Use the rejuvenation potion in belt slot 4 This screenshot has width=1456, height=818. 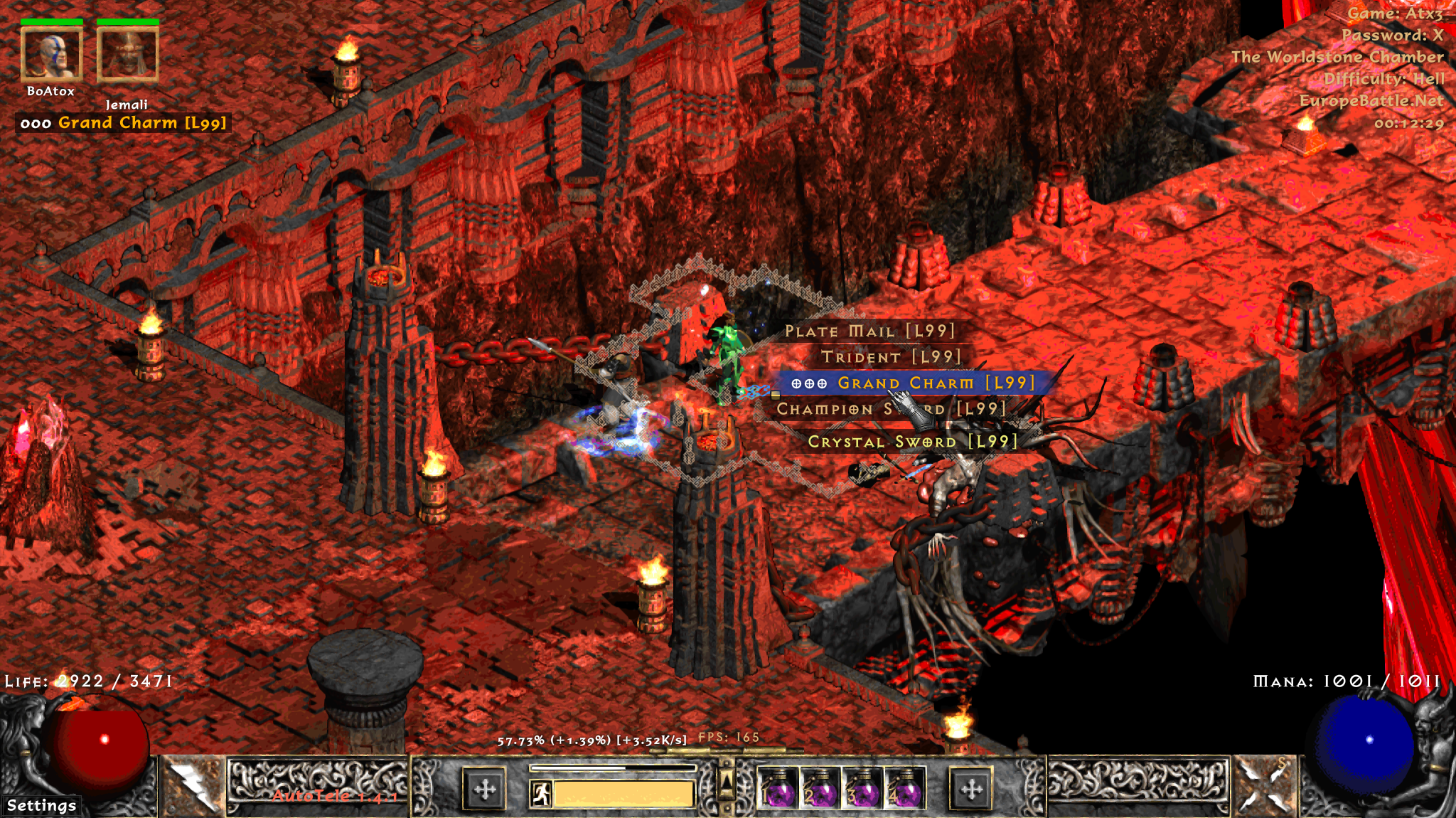(x=904, y=788)
